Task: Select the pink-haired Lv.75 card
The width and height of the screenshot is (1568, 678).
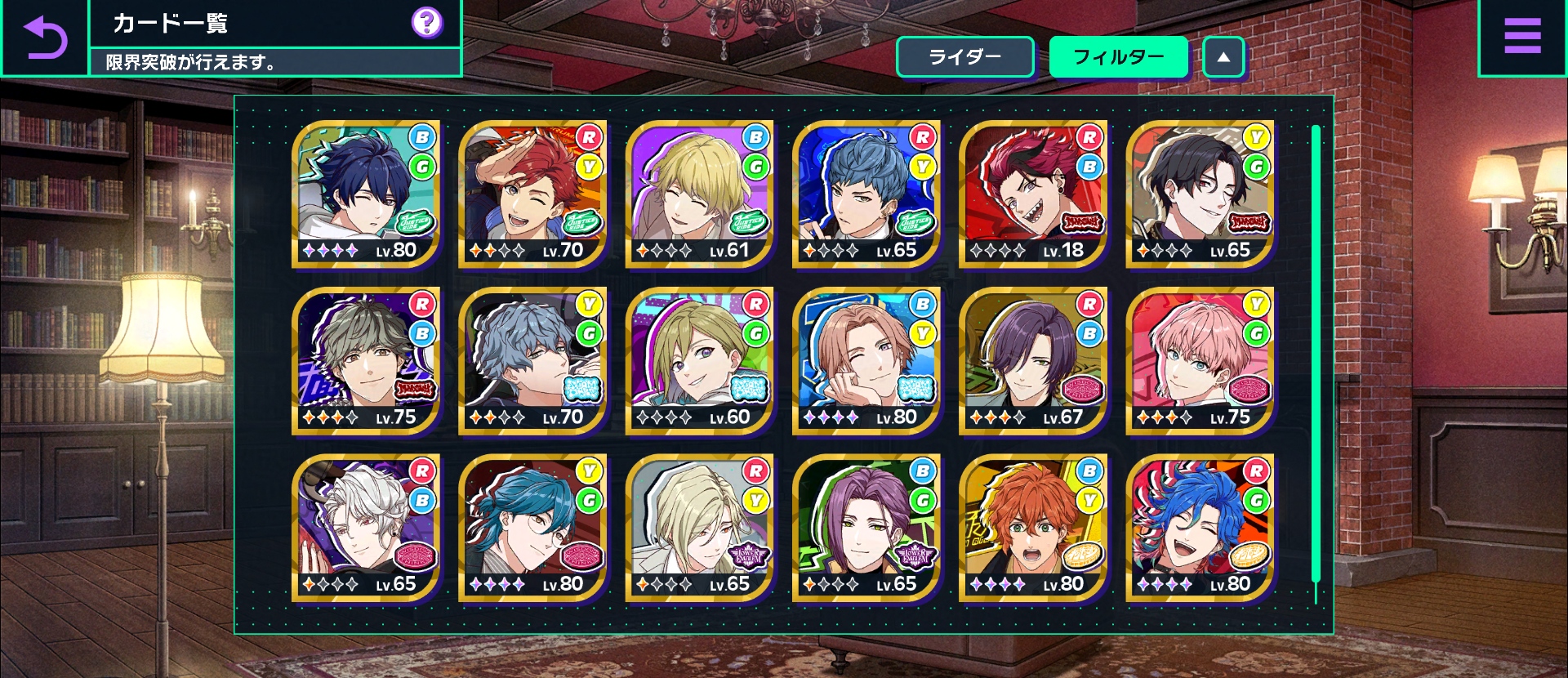Action: point(1200,361)
